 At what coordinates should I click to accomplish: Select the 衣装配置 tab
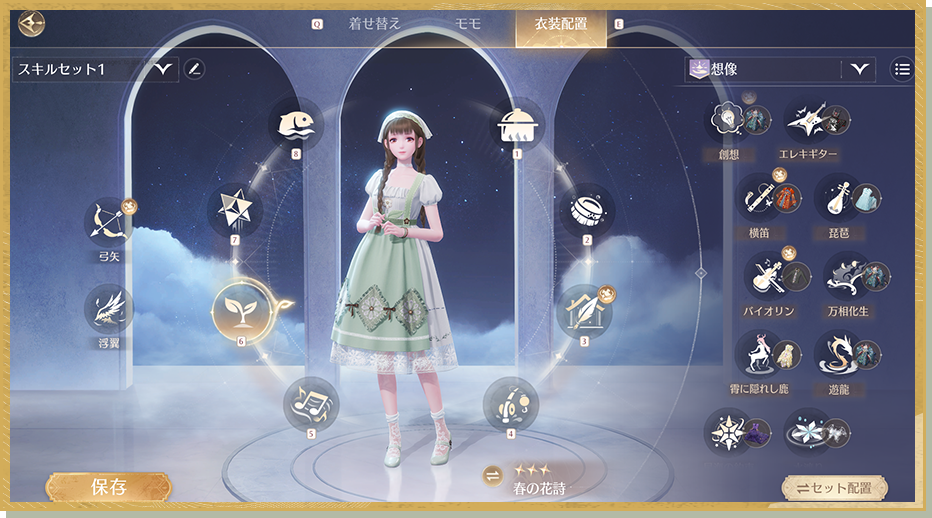click(x=560, y=25)
